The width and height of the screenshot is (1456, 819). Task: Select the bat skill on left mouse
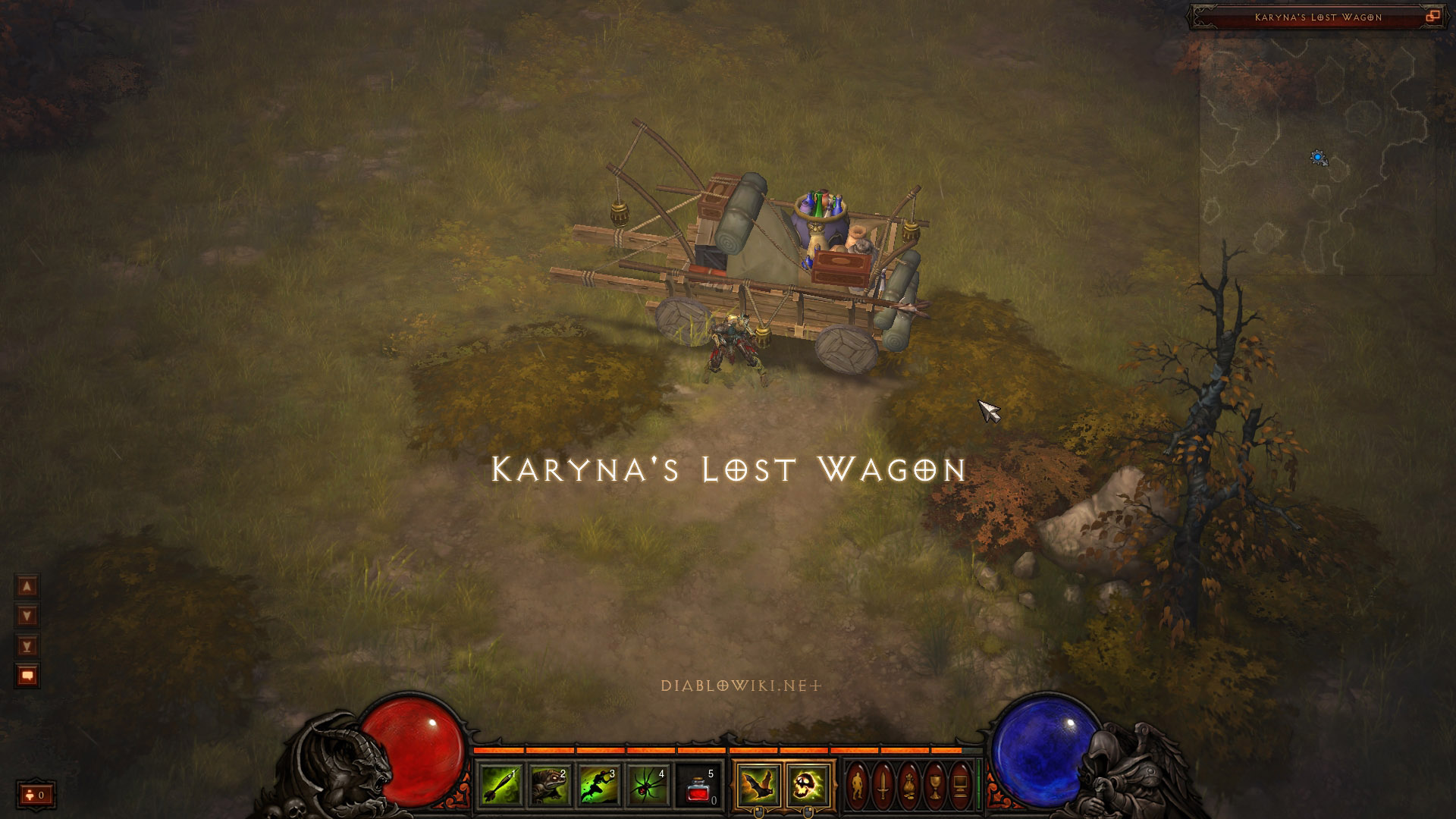click(758, 785)
